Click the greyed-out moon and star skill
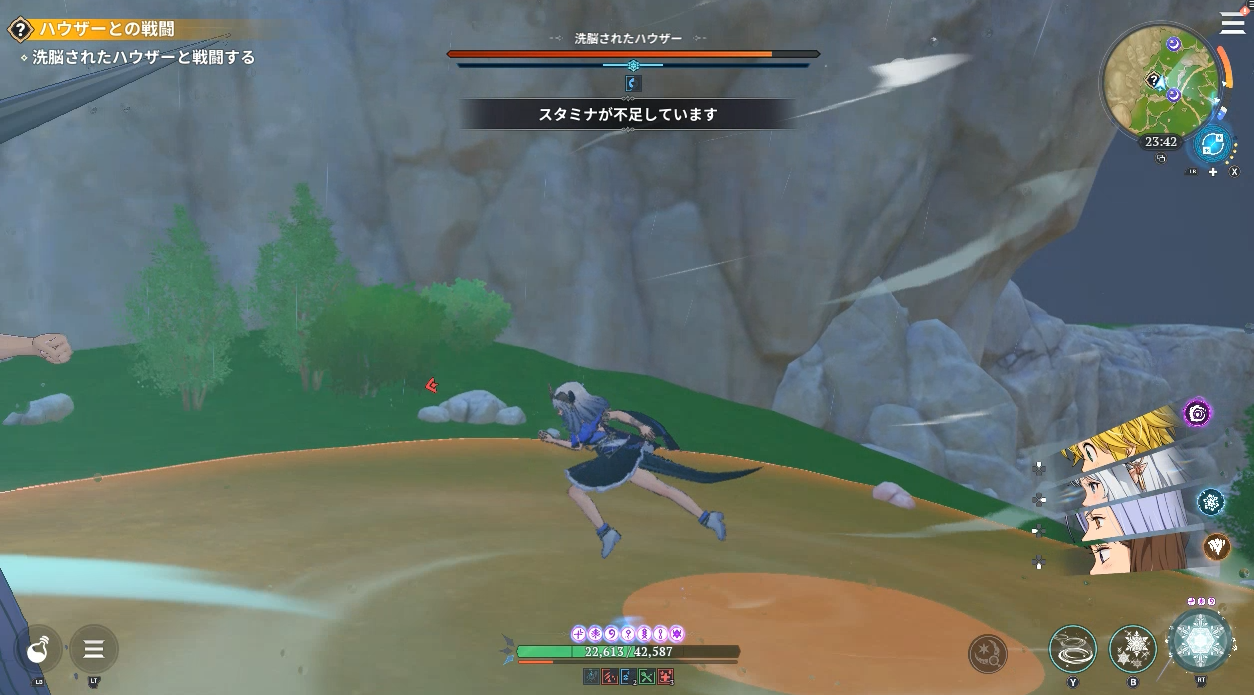This screenshot has height=695, width=1254. [987, 654]
